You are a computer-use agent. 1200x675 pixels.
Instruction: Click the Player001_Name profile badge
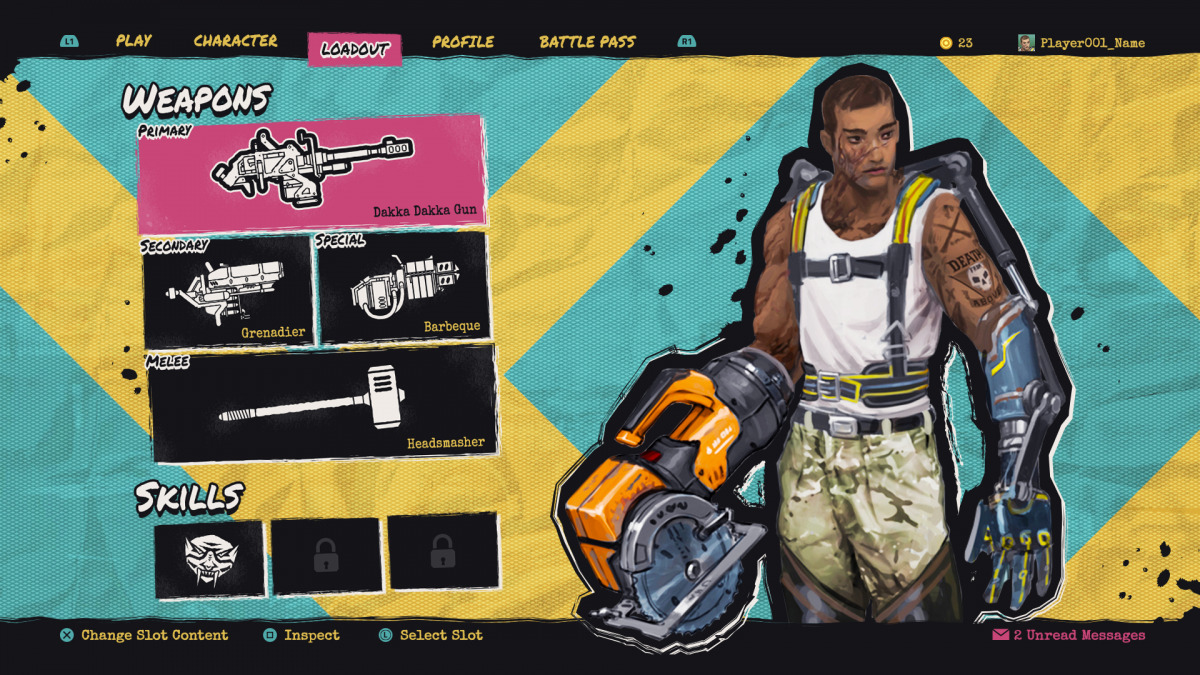[1081, 43]
